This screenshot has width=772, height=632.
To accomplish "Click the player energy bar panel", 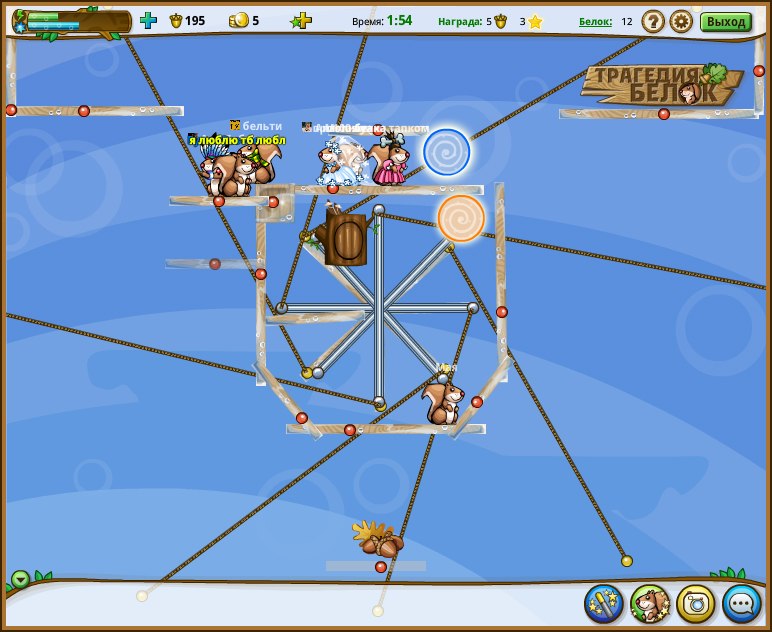I will [70, 21].
